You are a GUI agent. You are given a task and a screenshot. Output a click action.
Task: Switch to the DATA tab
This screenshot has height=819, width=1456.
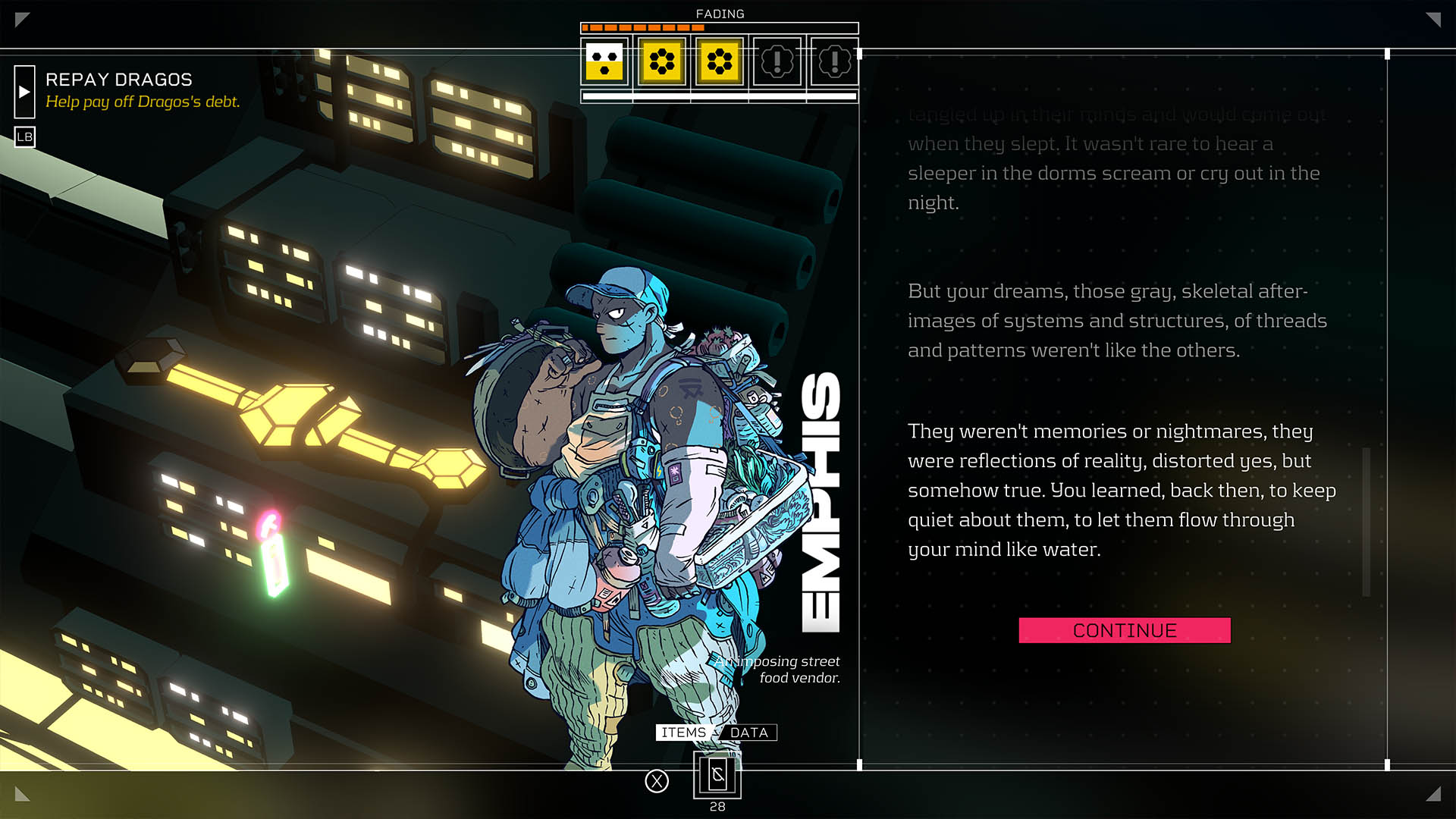click(x=749, y=733)
